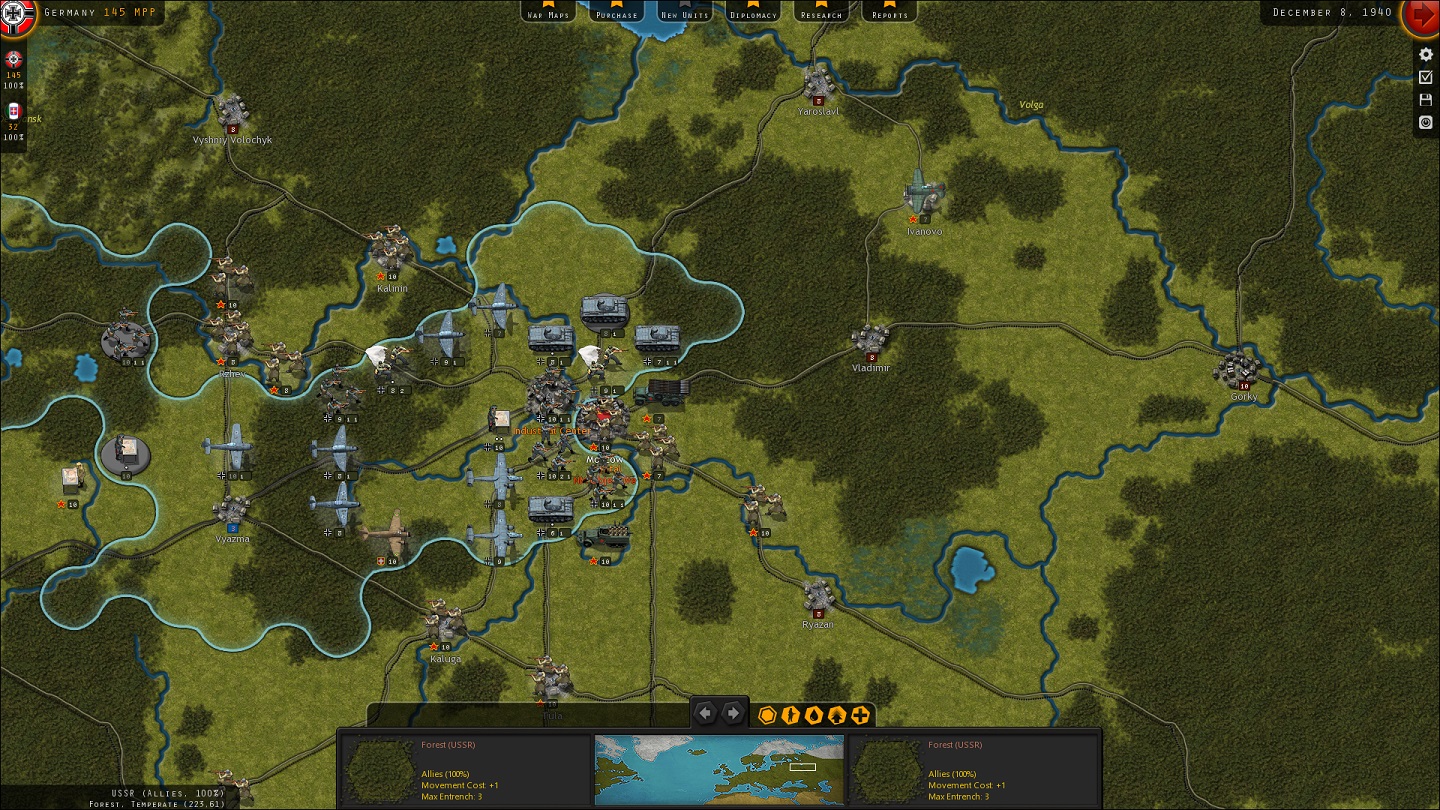The image size is (1440, 810).
Task: Open the turn checklist icon on right sidebar
Action: pos(1425,77)
